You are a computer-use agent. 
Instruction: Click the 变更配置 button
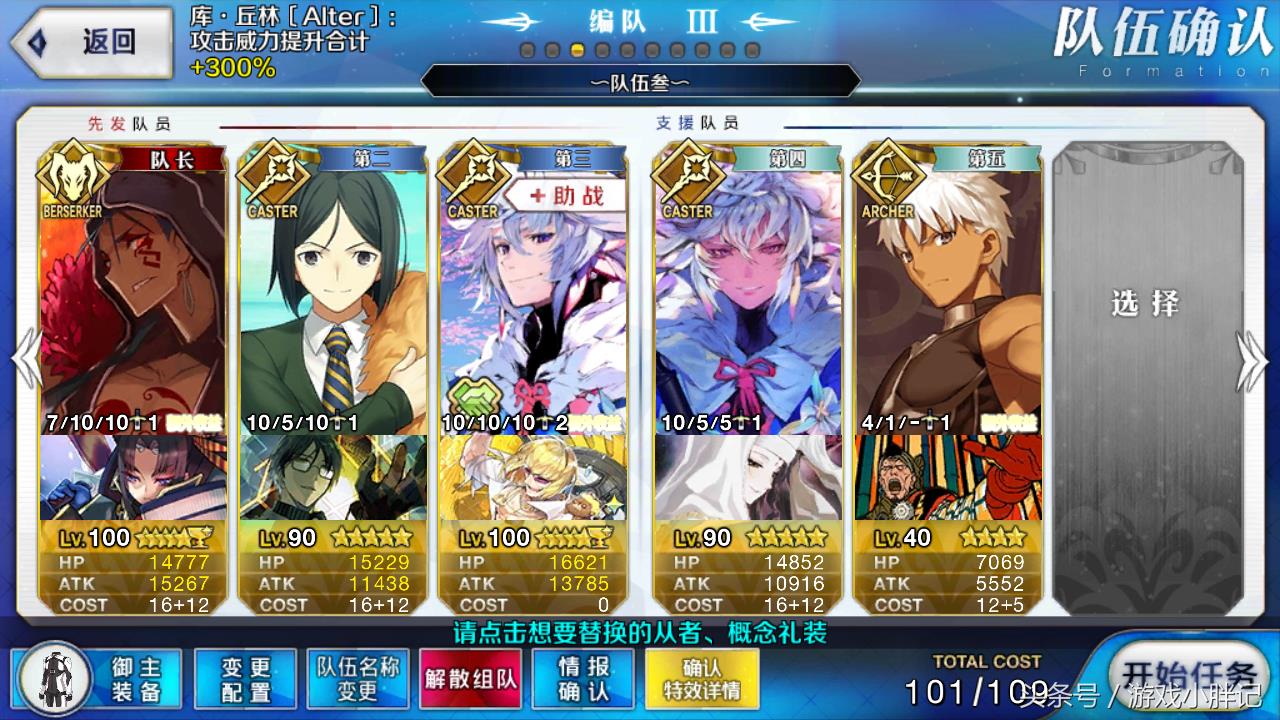tap(245, 679)
